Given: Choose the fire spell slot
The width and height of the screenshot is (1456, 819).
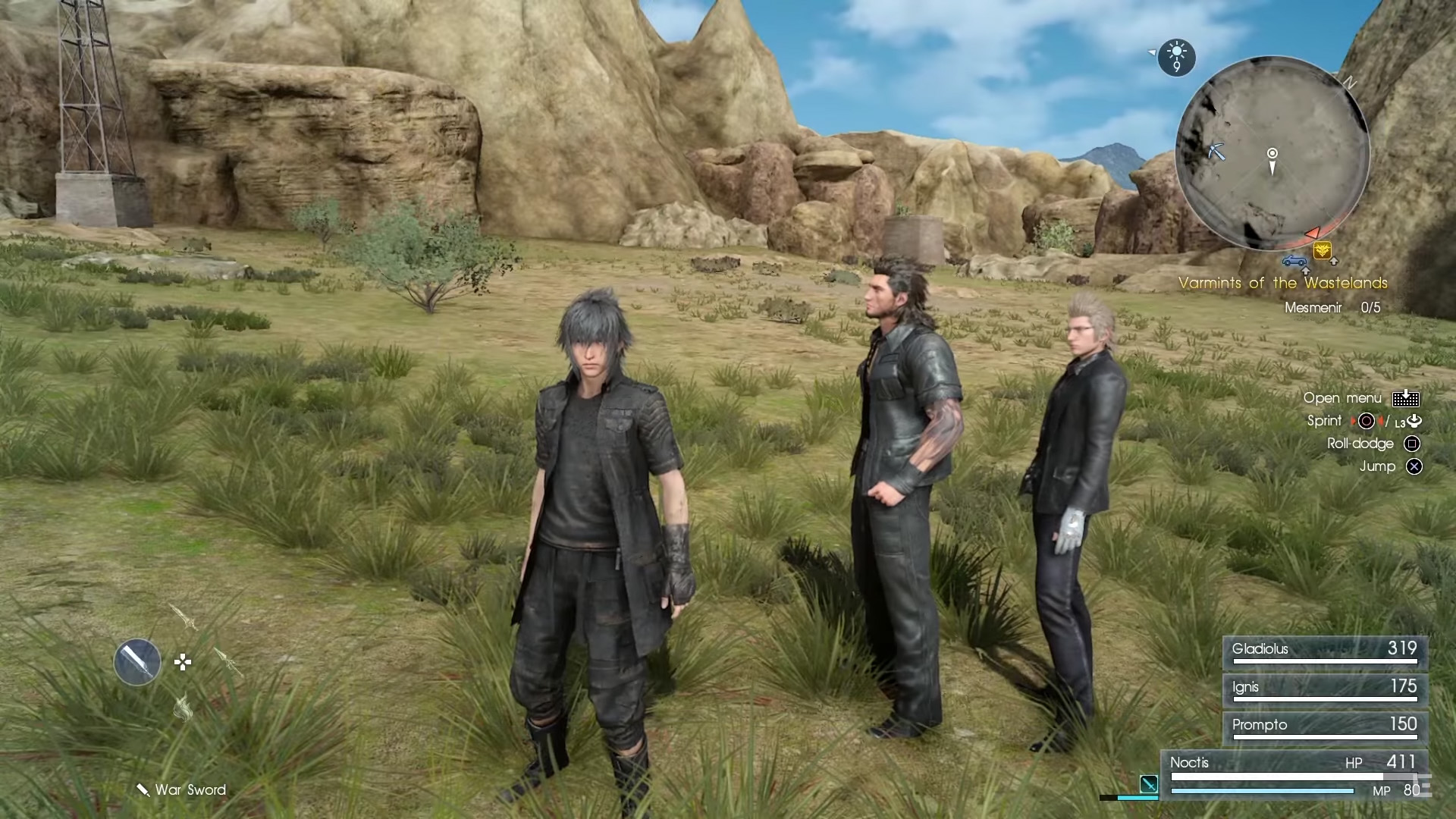Looking at the screenshot, I should coord(183,708).
